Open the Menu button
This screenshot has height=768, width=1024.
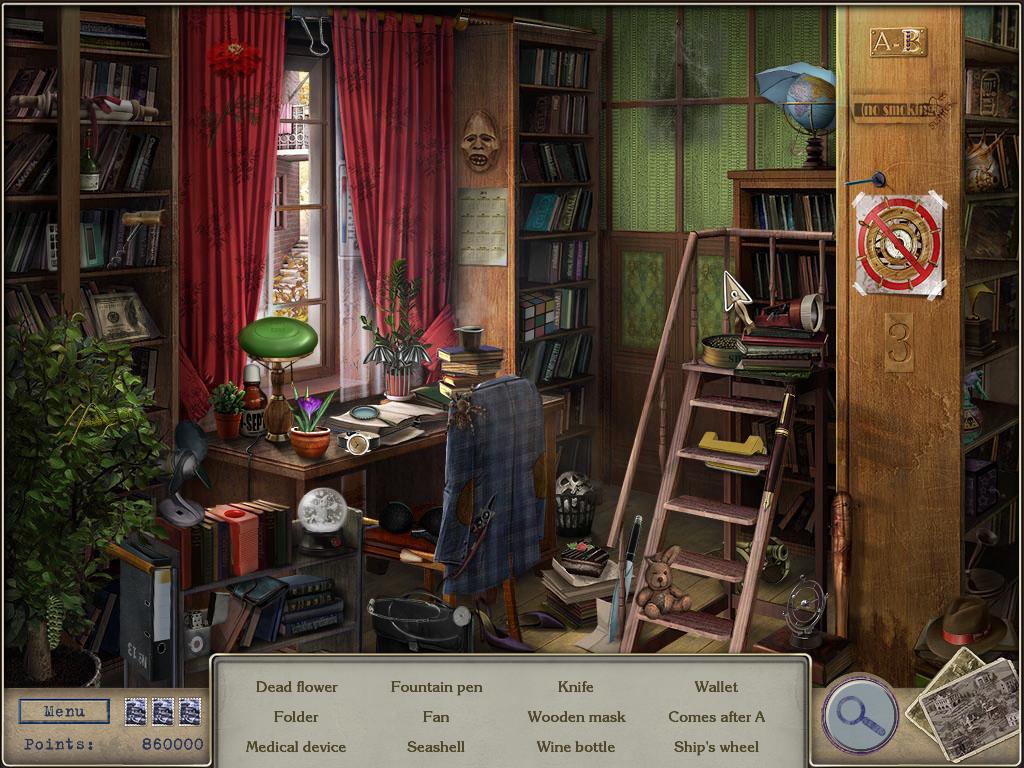[x=65, y=712]
